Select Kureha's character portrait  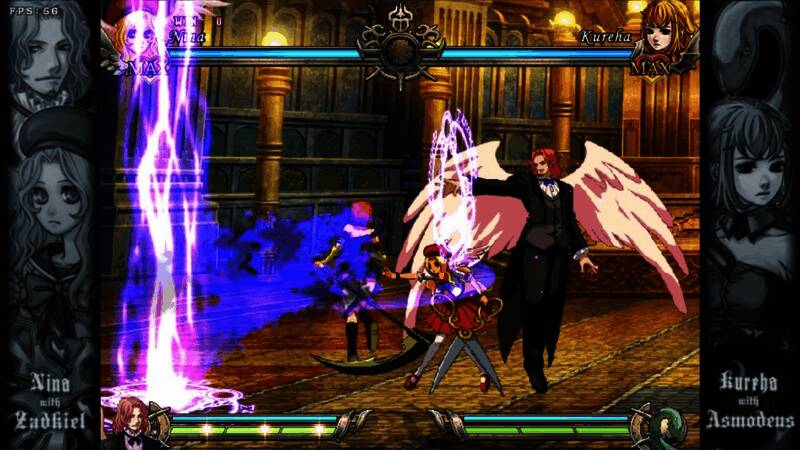[x=663, y=34]
